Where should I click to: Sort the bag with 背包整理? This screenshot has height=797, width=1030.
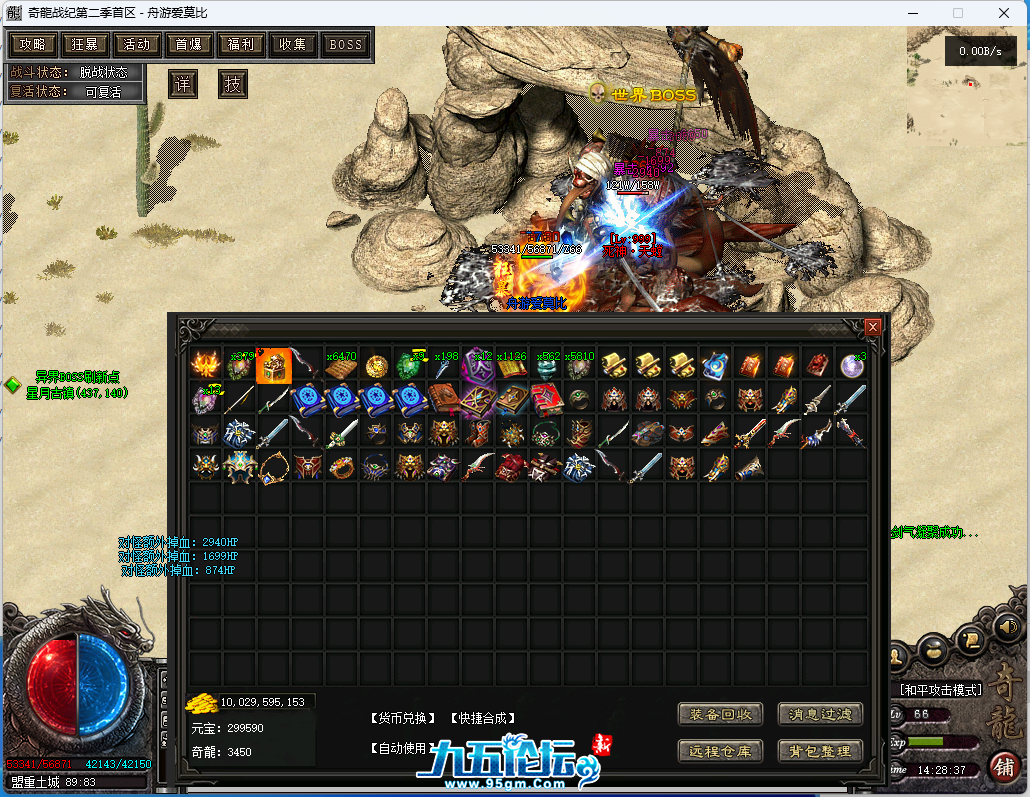(x=820, y=751)
